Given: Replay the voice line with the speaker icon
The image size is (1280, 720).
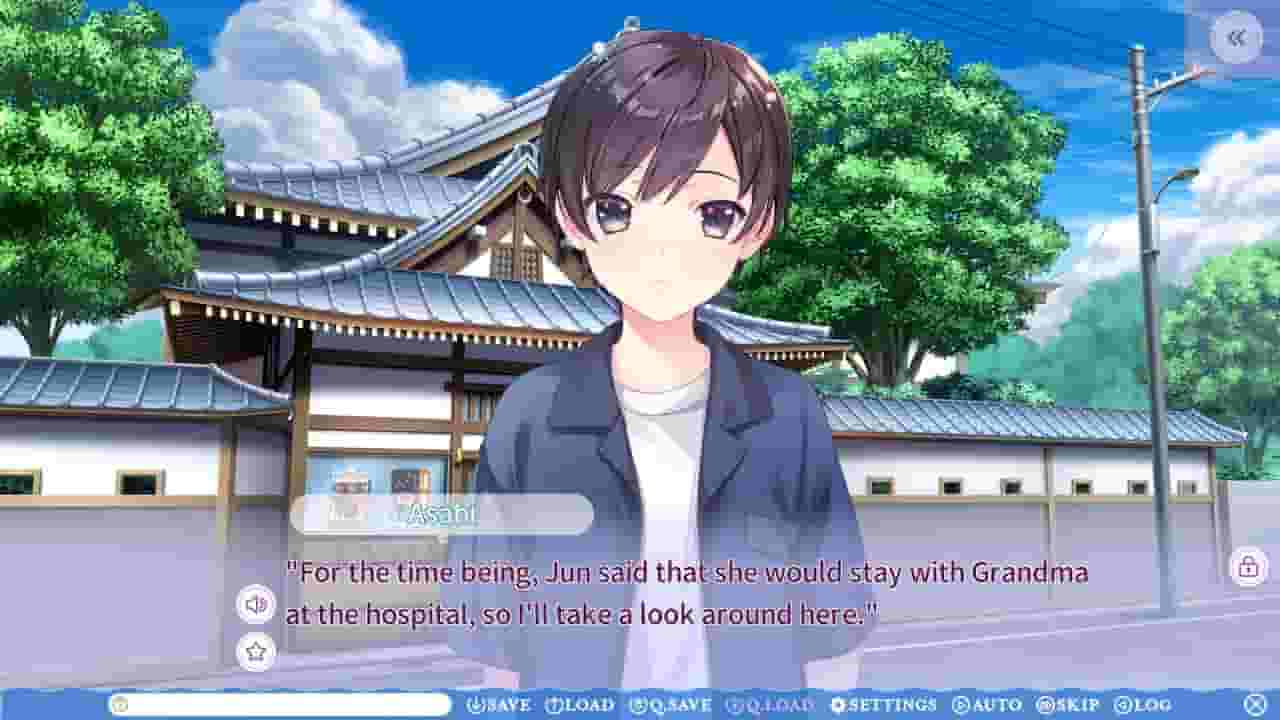Looking at the screenshot, I should pos(257,604).
